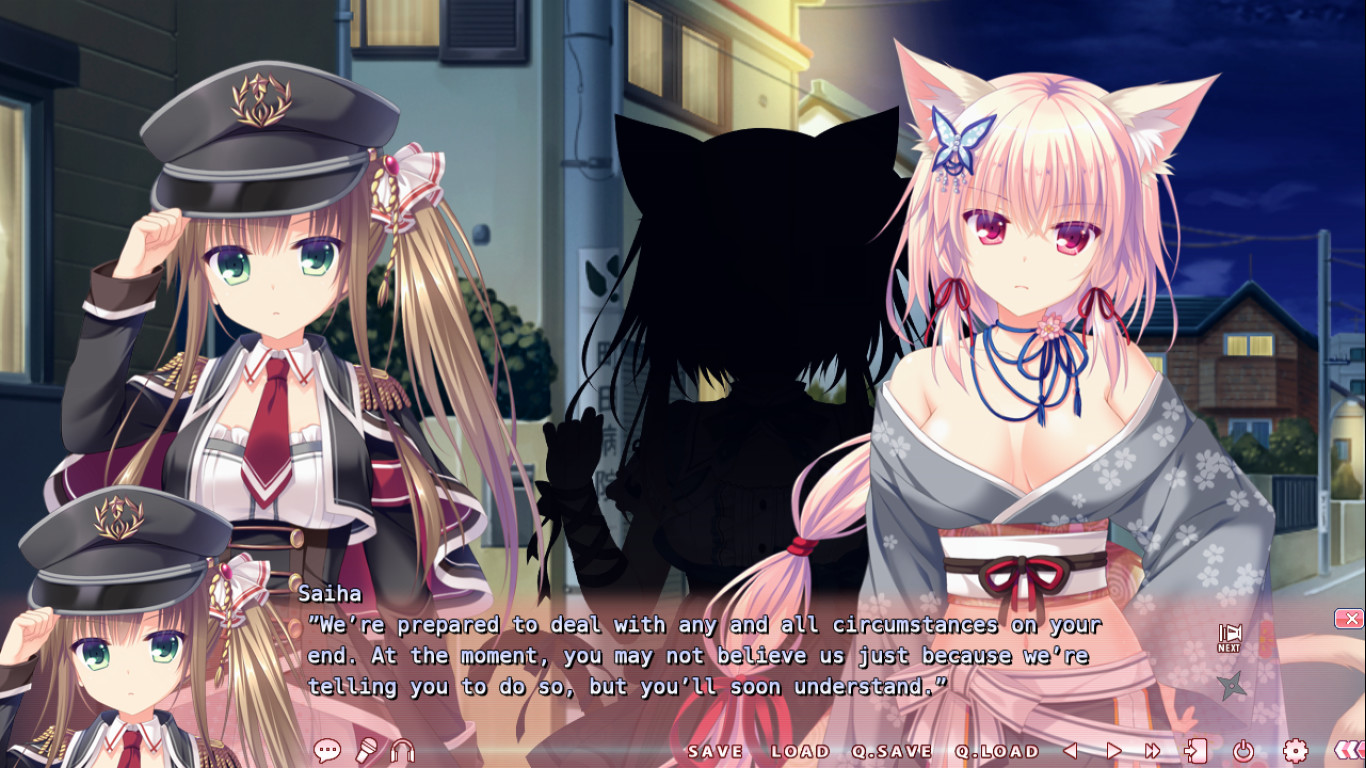This screenshot has height=768, width=1366.
Task: Click the shuriken icon above the toolbar
Action: click(1233, 684)
